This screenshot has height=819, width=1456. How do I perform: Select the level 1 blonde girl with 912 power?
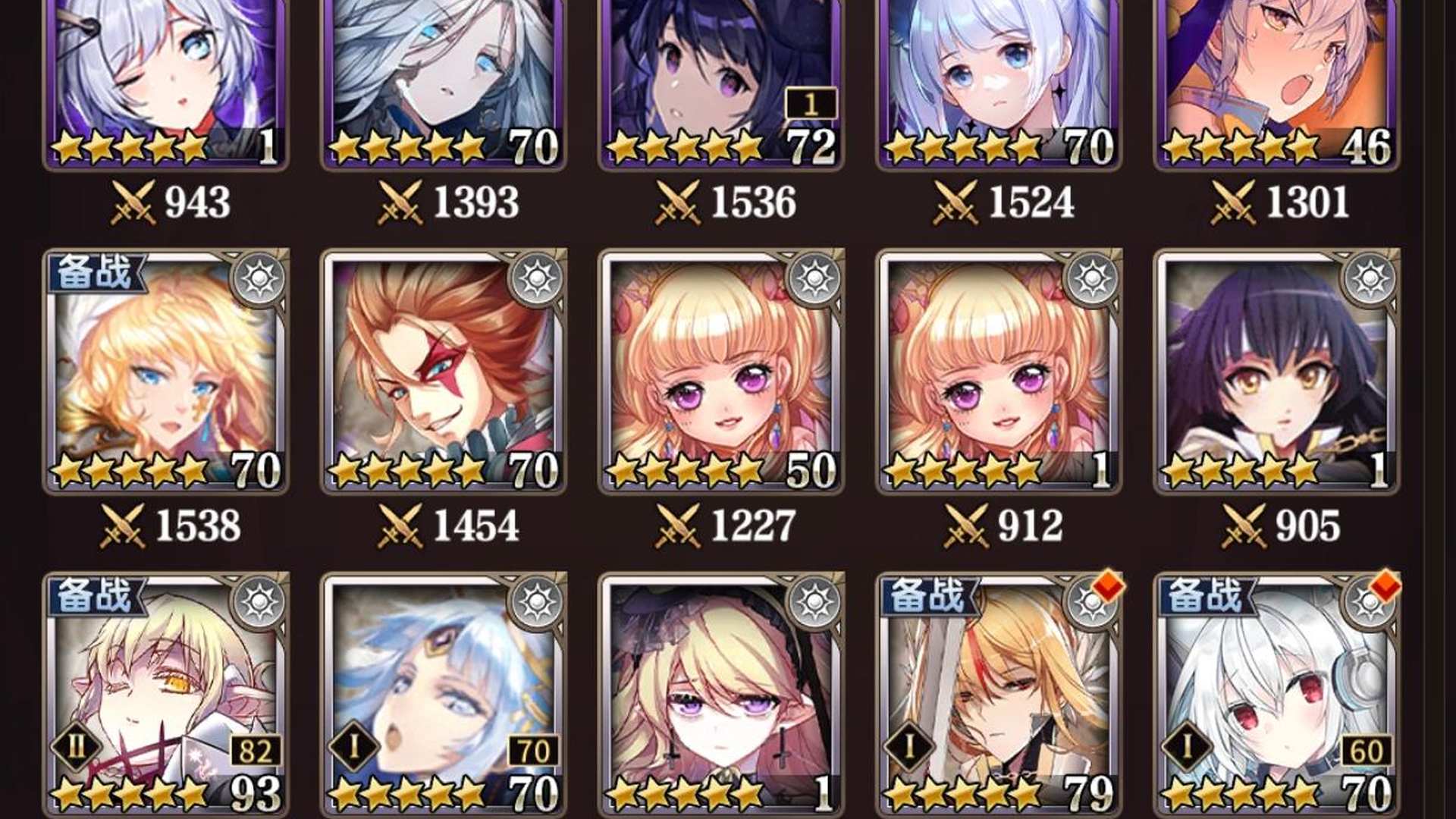tap(999, 372)
